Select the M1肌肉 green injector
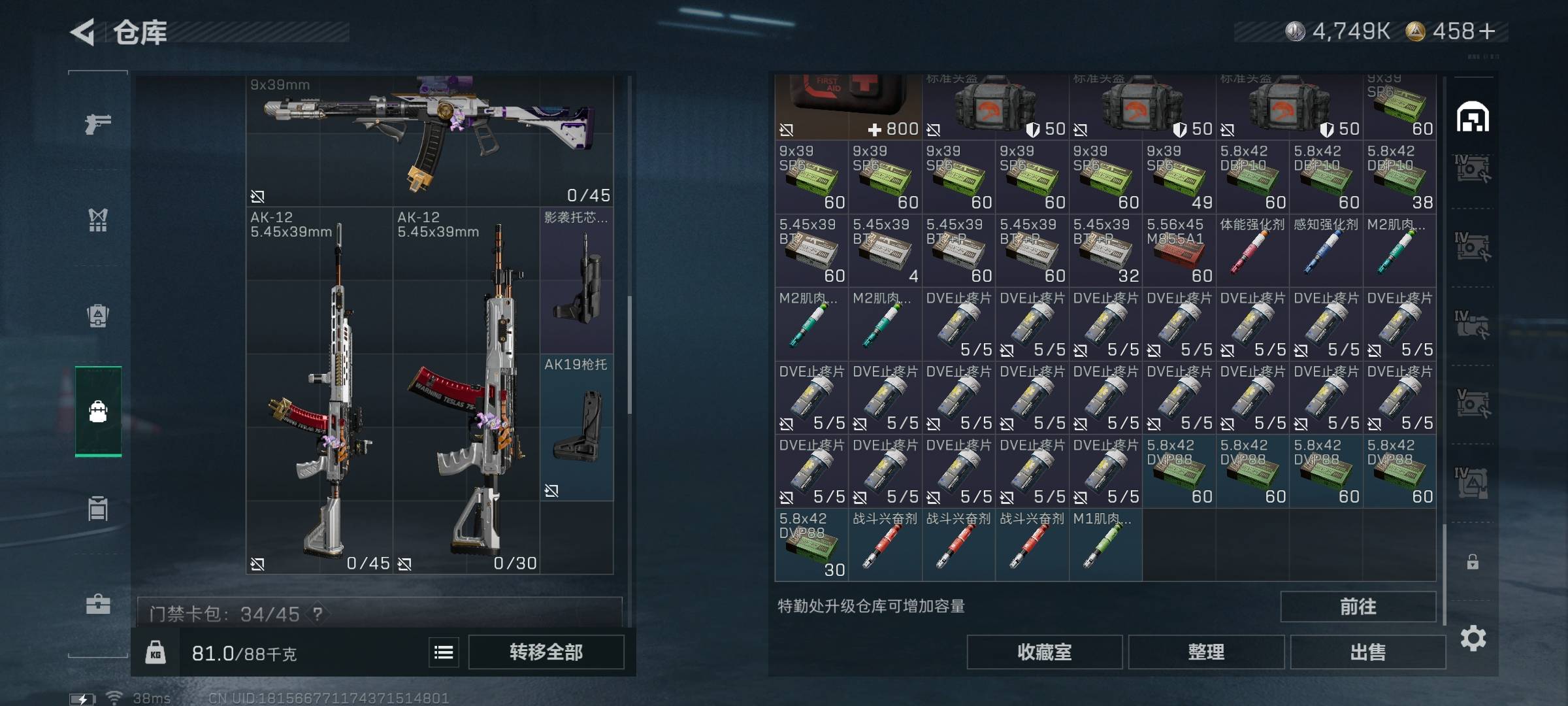This screenshot has width=1568, height=706. (x=1105, y=546)
